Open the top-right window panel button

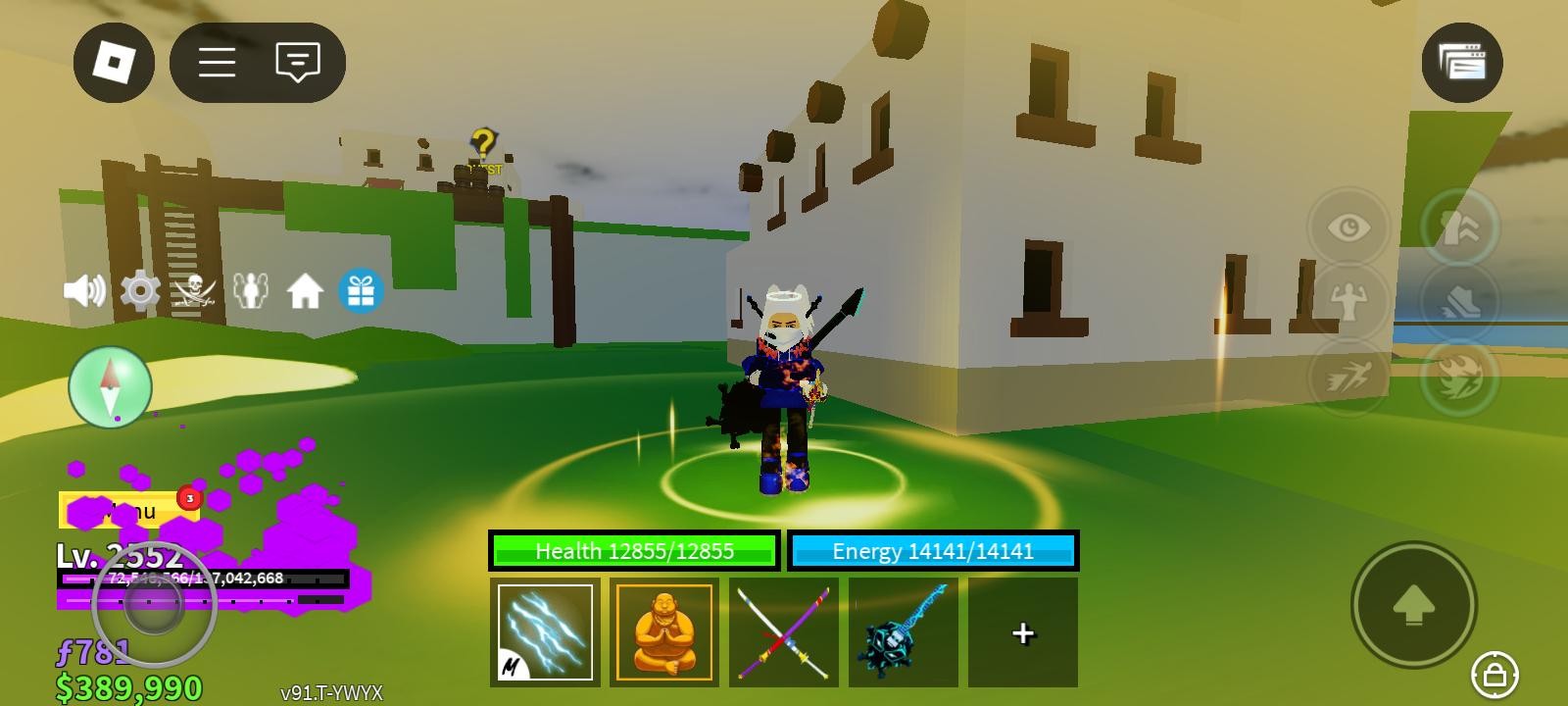point(1461,63)
